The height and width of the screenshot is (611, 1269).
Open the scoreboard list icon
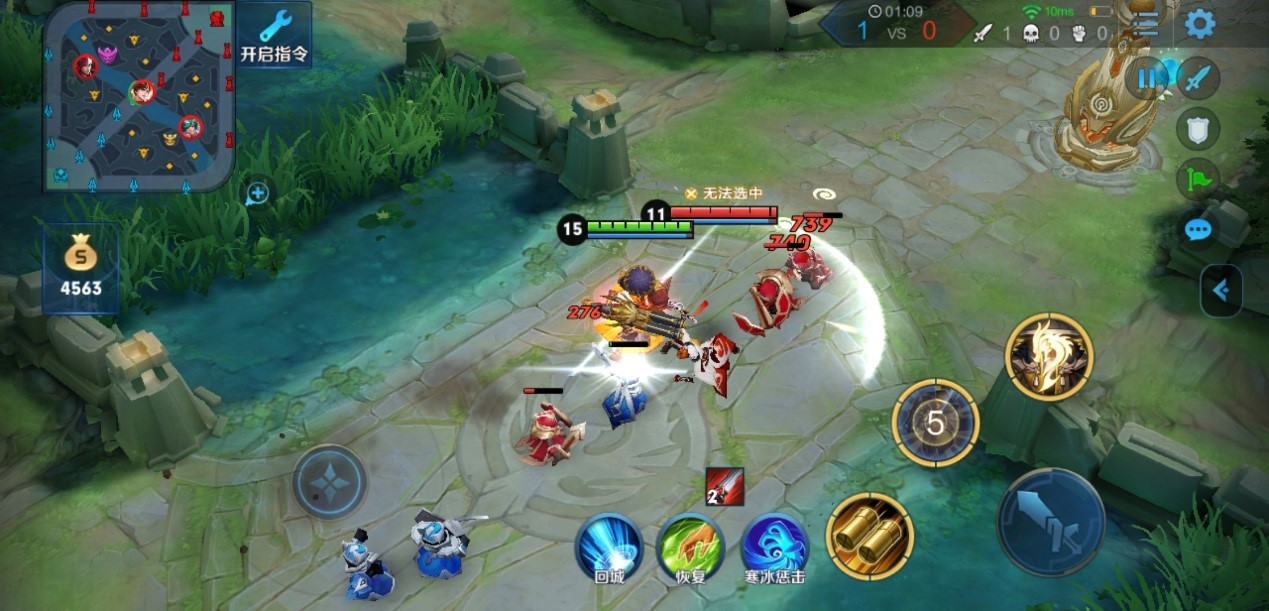click(1147, 27)
